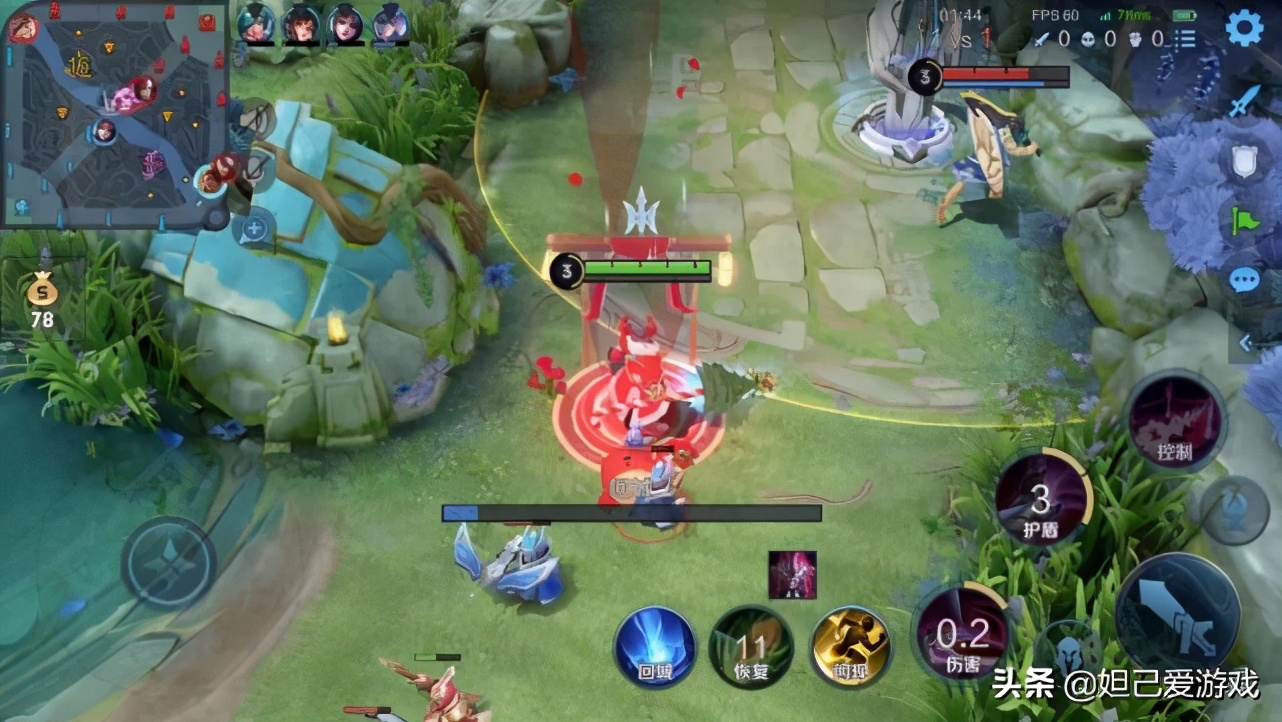Send the green flag gather signal
Image resolution: width=1282 pixels, height=722 pixels.
[1244, 219]
